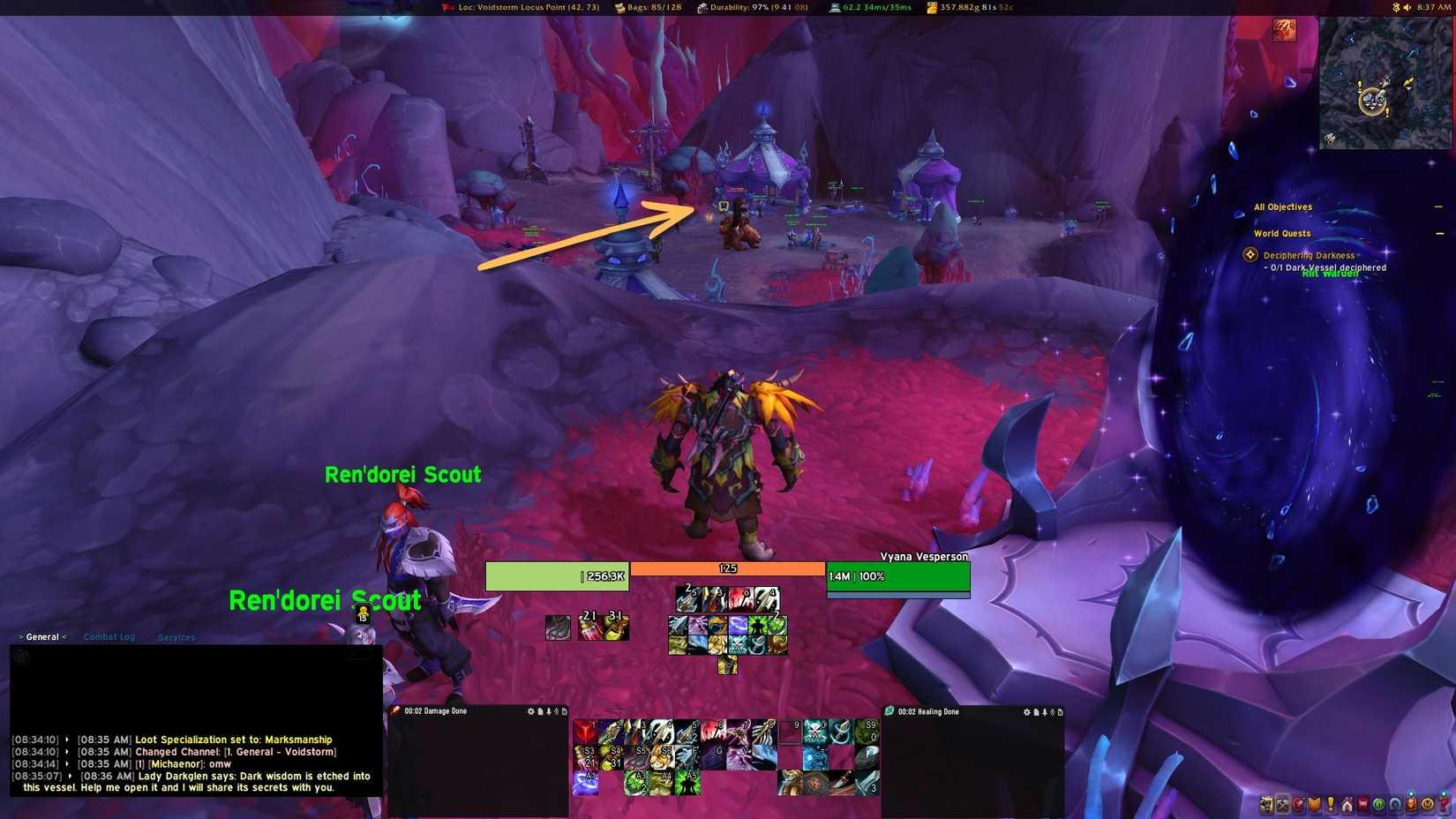Viewport: 1456px width, 819px height.
Task: Click the orange target health bar
Action: (x=727, y=568)
